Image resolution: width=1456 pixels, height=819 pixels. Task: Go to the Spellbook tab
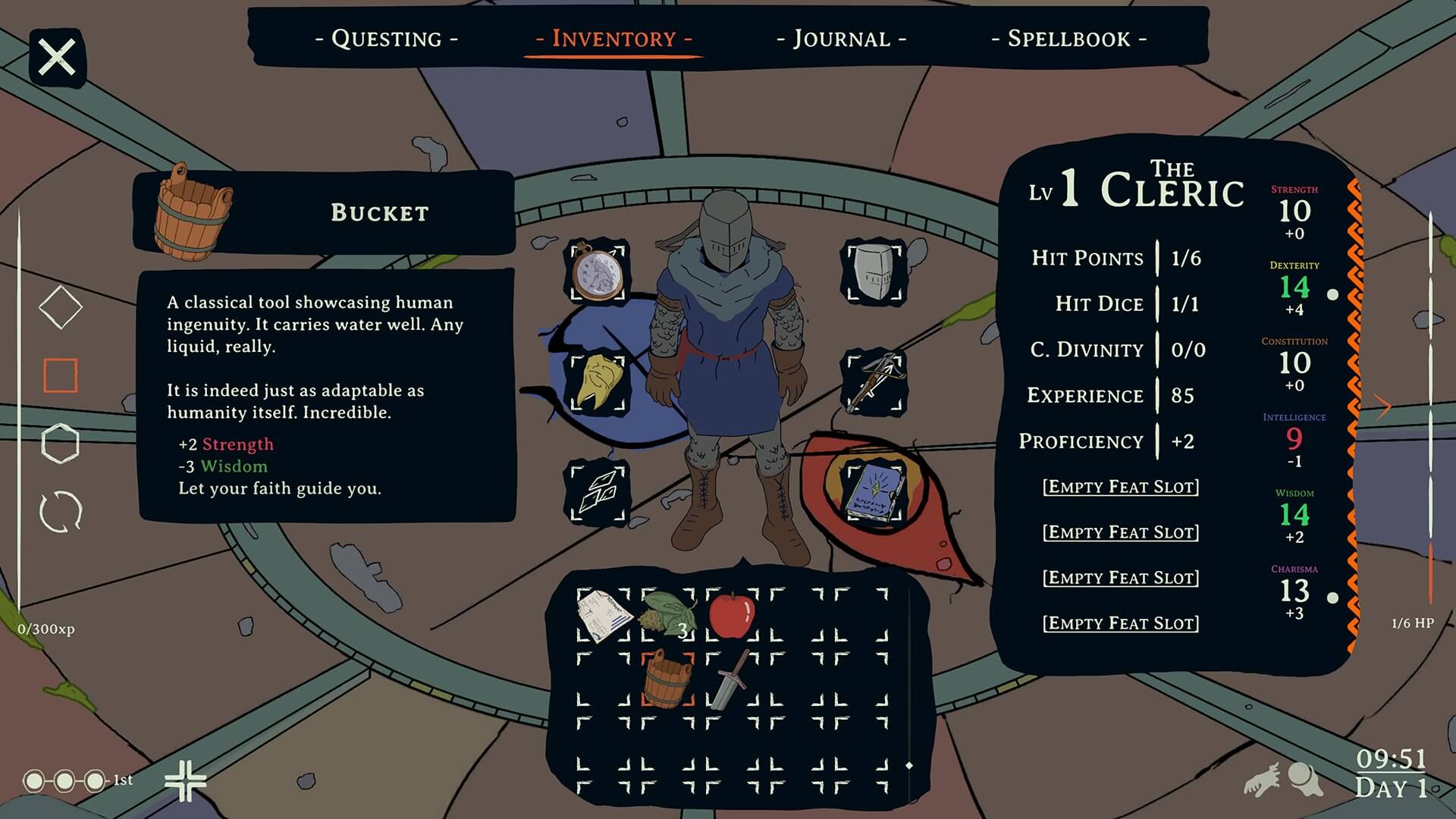pyautogui.click(x=1068, y=39)
